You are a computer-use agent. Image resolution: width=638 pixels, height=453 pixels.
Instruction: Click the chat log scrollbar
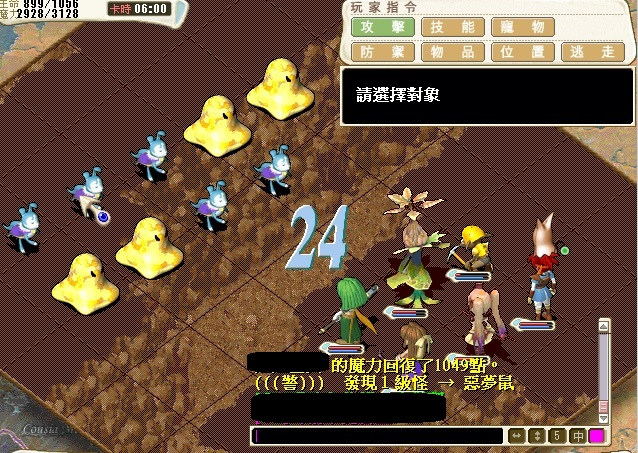[604, 370]
